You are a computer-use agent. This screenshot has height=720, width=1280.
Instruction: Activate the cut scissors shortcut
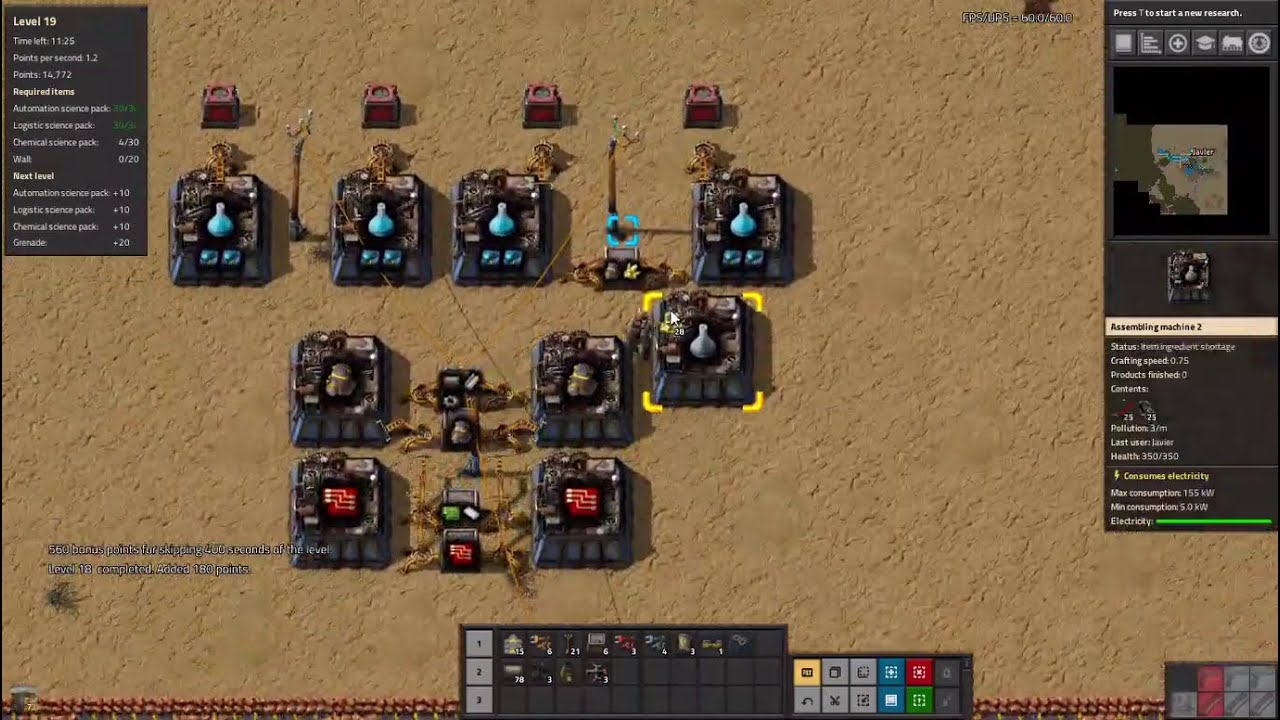[x=835, y=700]
